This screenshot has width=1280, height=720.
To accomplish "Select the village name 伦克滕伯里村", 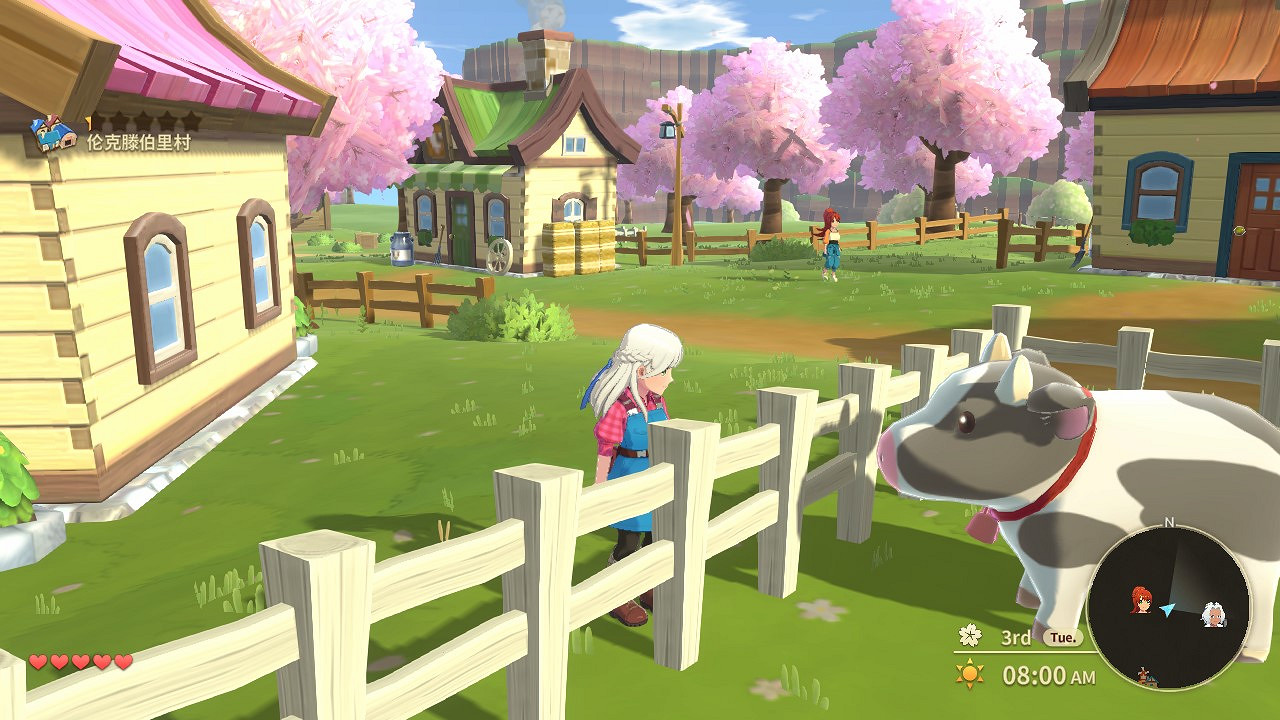I will (140, 143).
